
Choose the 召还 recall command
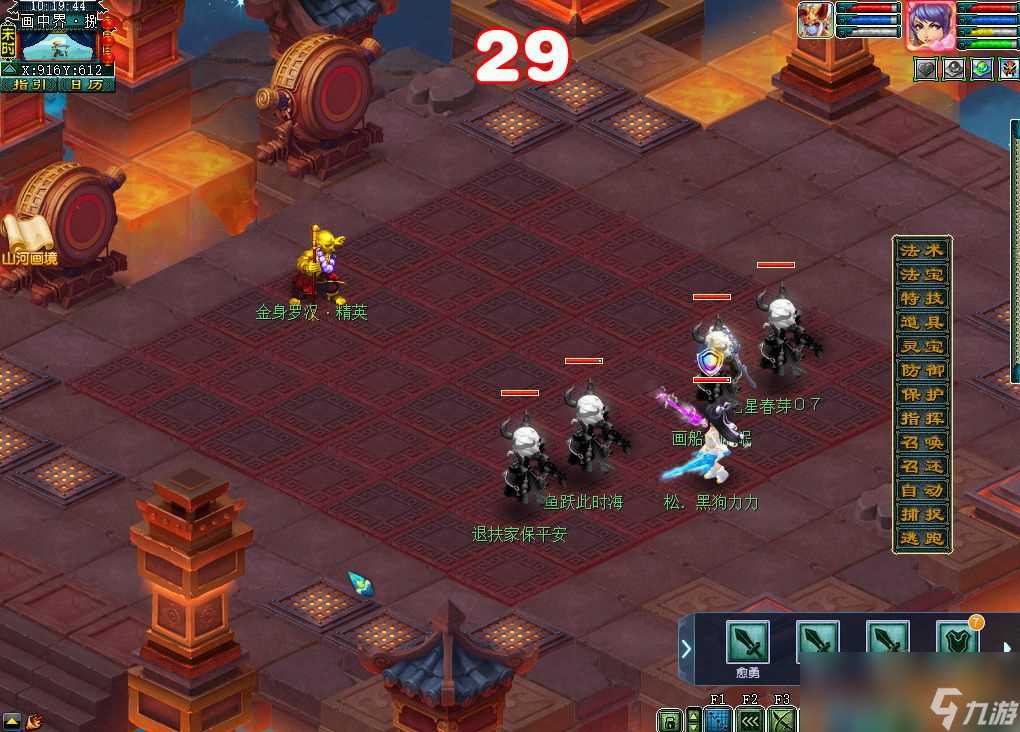921,466
